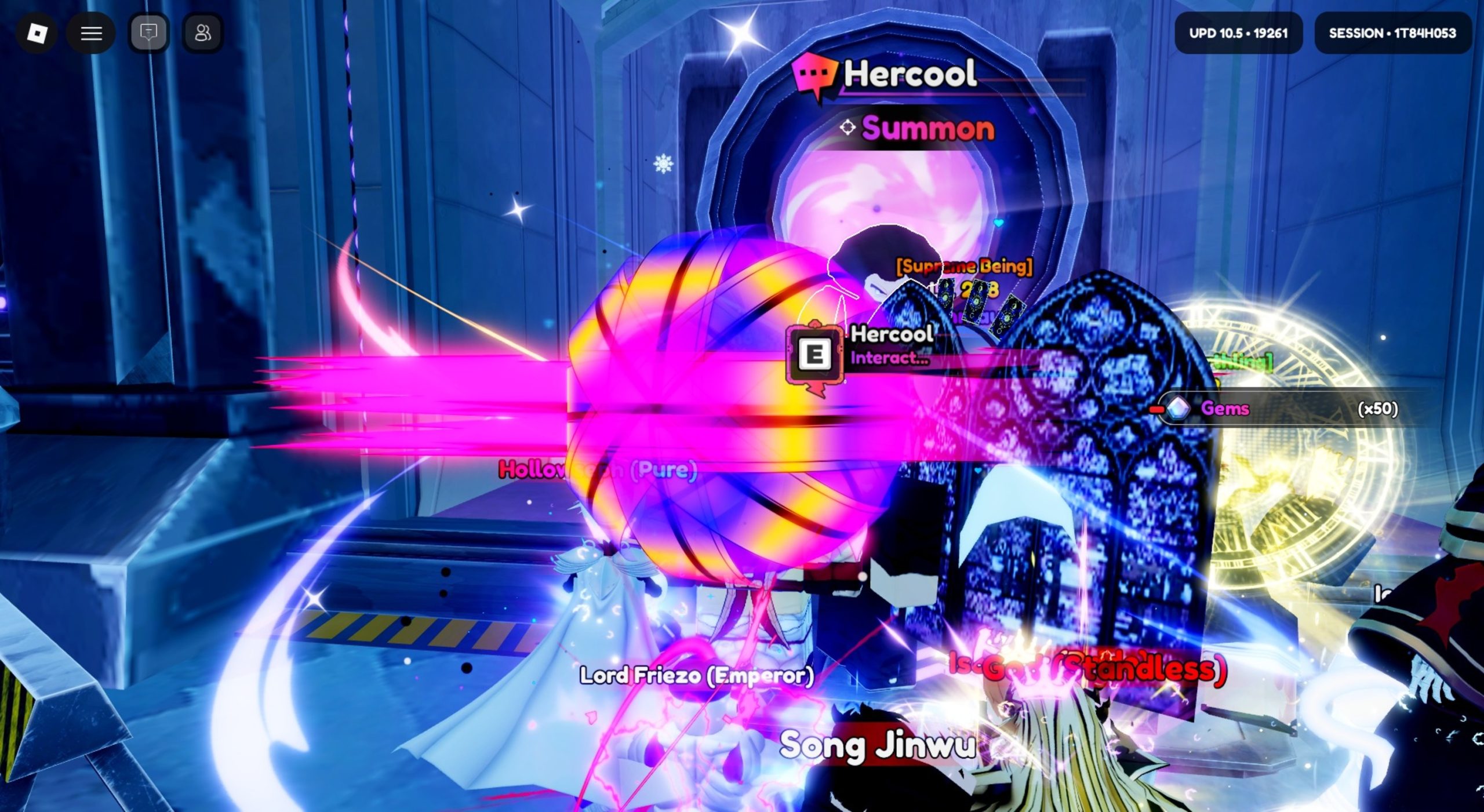Open the Roblox logo menu
Image resolution: width=1484 pixels, height=812 pixels.
pos(37,33)
